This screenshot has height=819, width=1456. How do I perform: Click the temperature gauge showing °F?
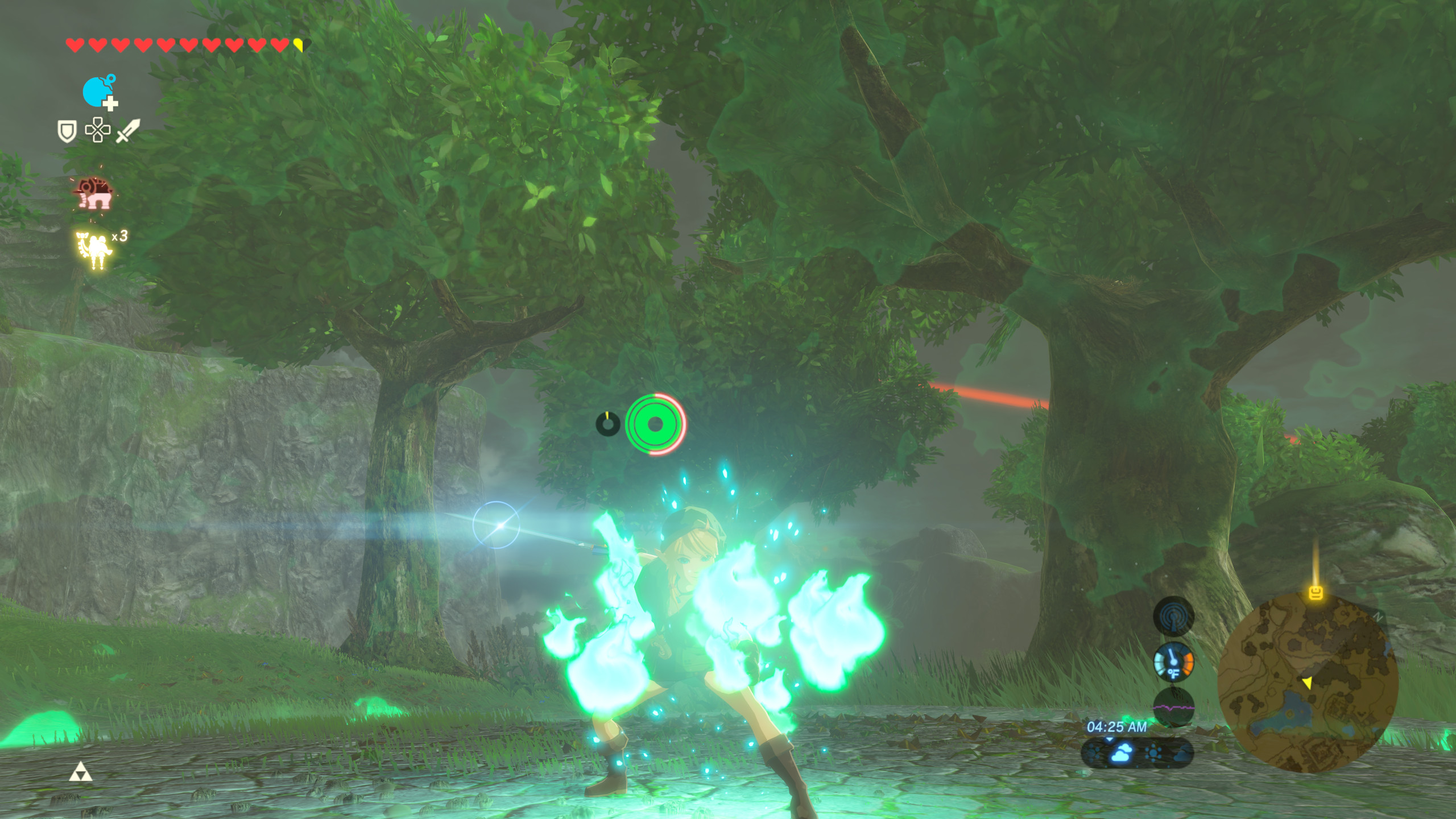pos(1173,663)
